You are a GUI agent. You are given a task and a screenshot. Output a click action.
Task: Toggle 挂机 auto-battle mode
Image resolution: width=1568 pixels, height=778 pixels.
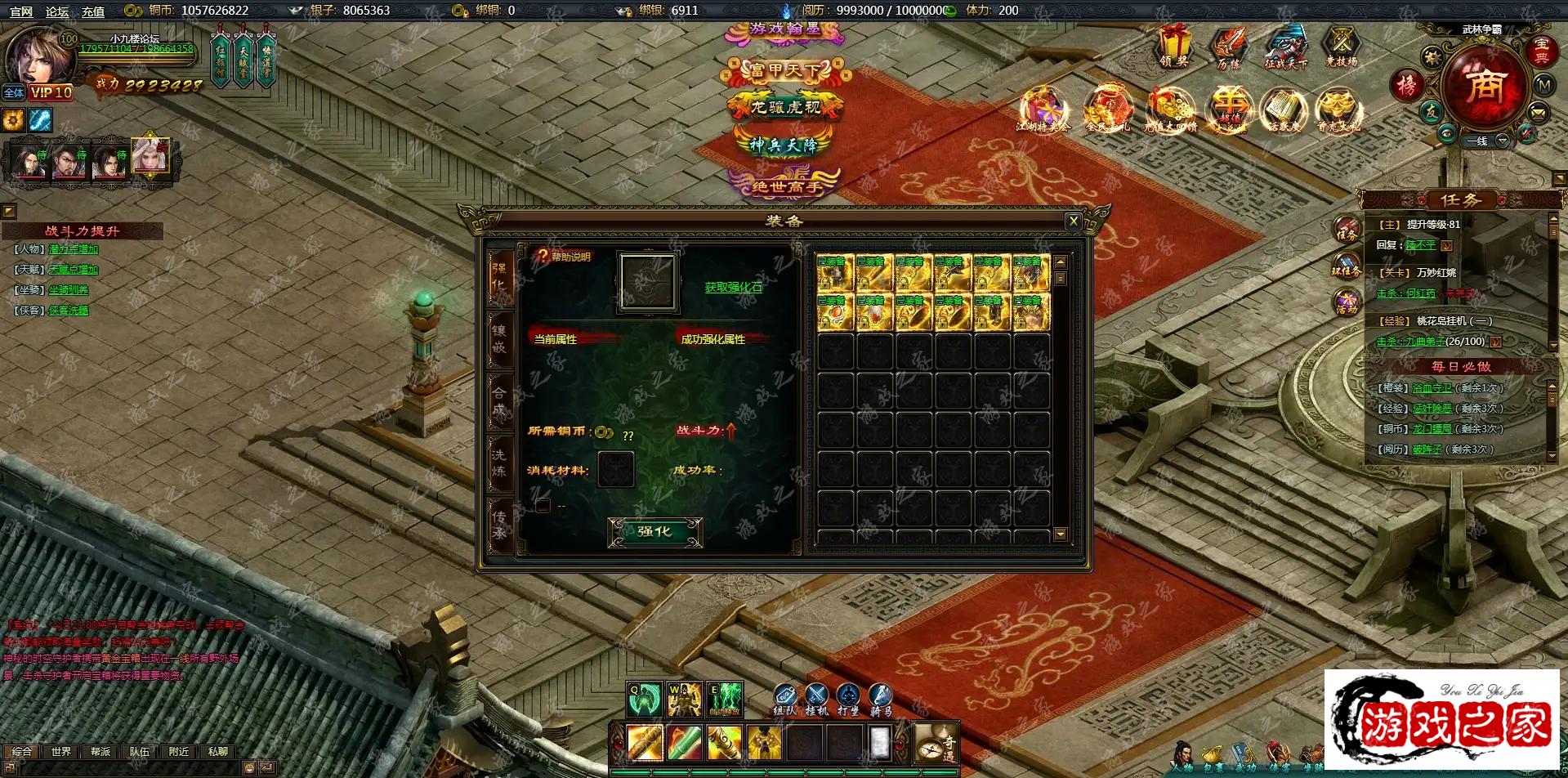coord(816,699)
